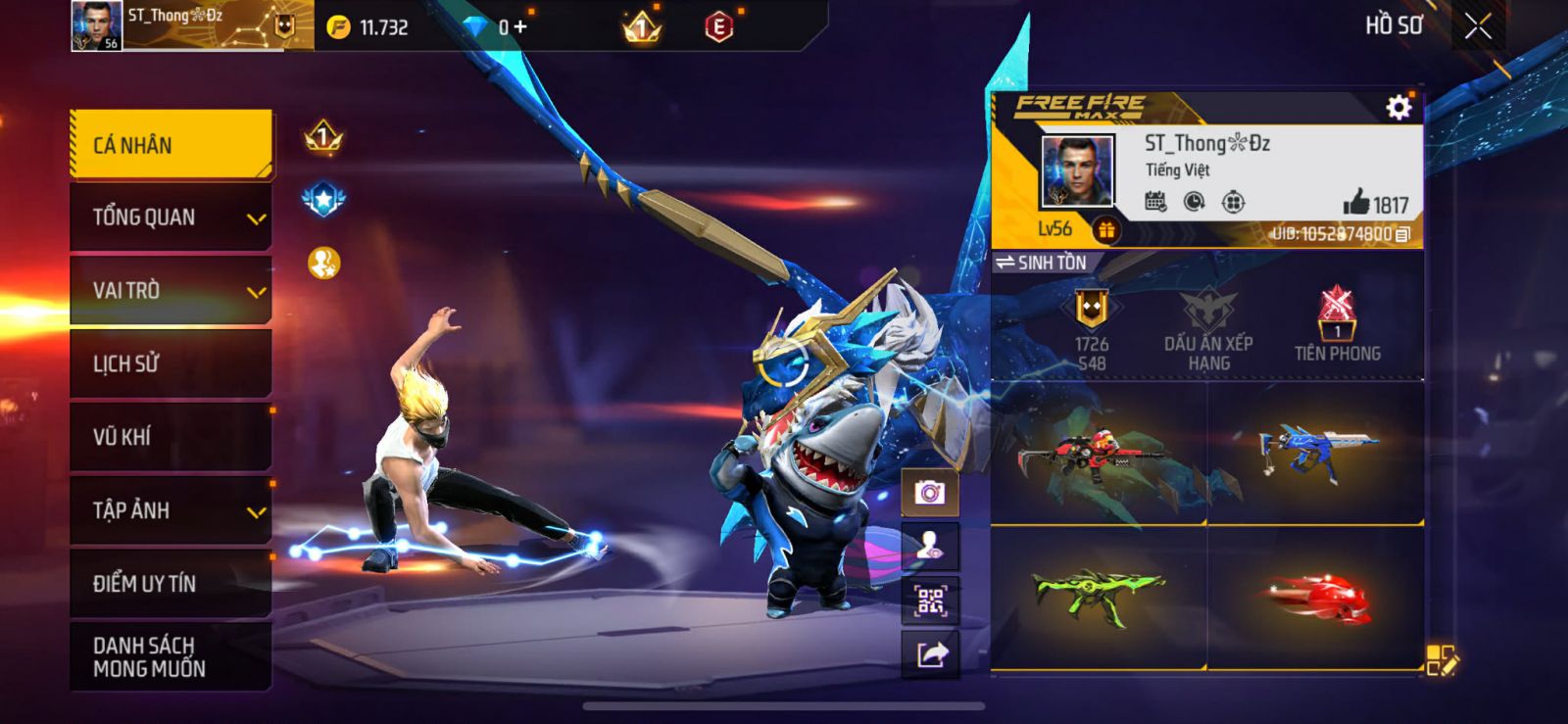This screenshot has width=1568, height=724.
Task: Show the ĐIỂM UY TÍN page
Action: point(171,584)
